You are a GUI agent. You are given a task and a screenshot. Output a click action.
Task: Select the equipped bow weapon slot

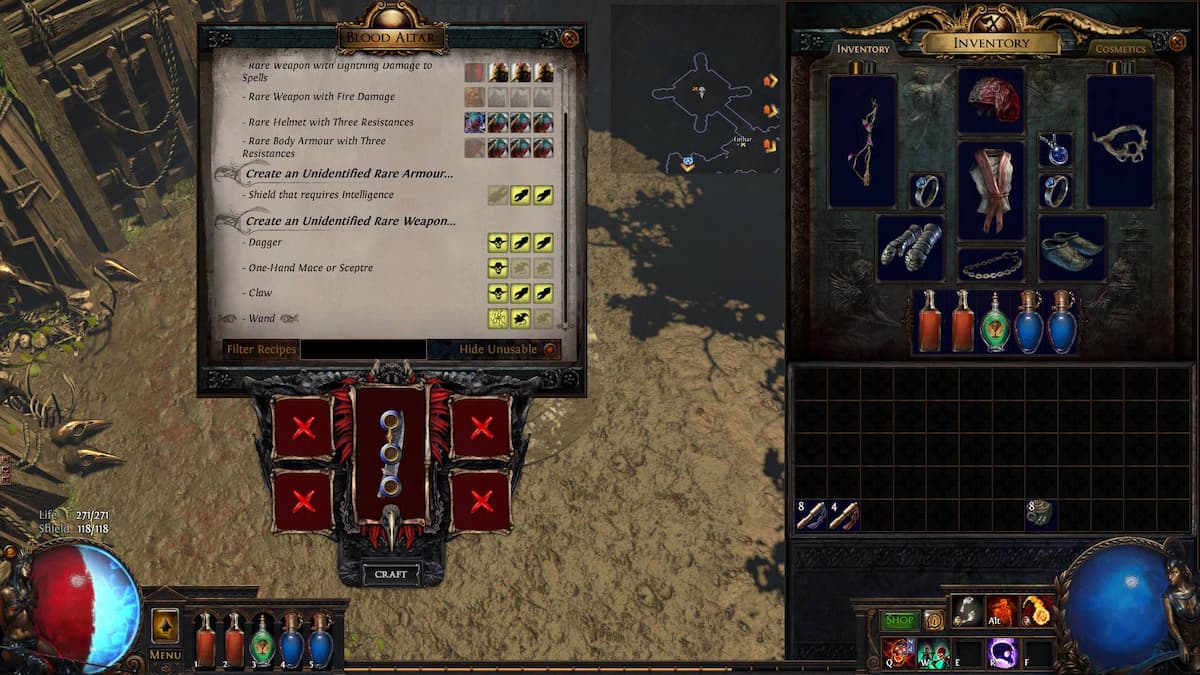pyautogui.click(x=862, y=141)
